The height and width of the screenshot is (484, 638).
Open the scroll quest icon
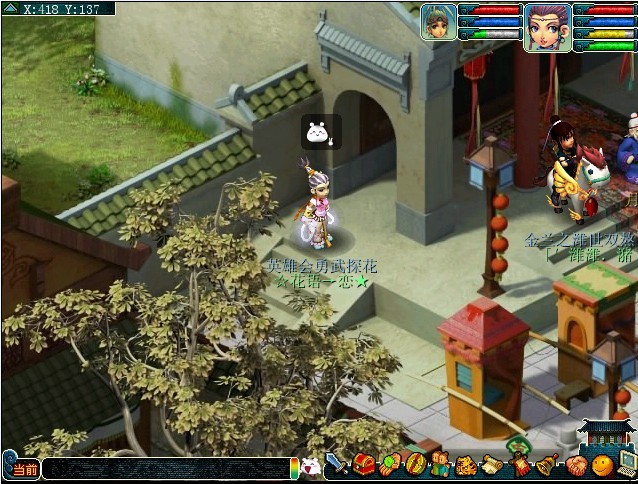(492, 465)
